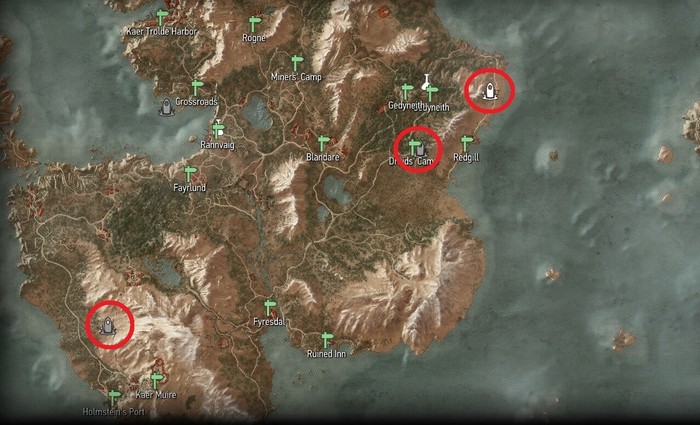Click the Crossroads signpost marker
The image size is (700, 425).
point(197,87)
